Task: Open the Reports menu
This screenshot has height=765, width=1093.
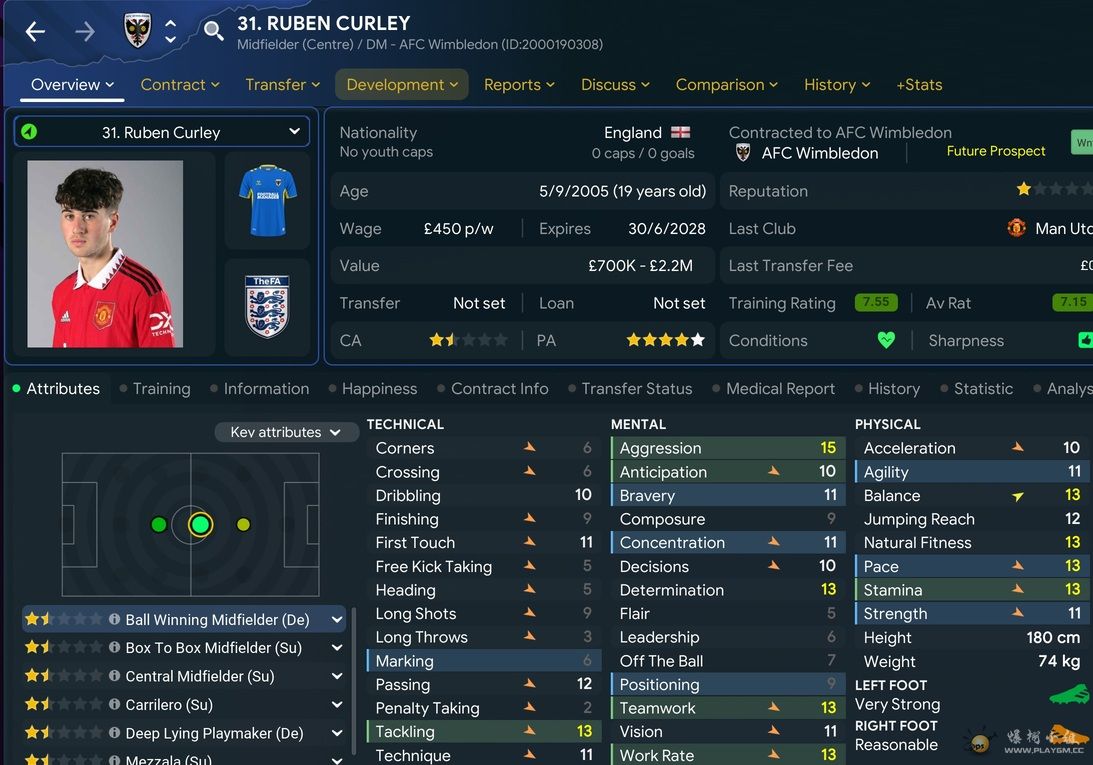Action: 519,85
